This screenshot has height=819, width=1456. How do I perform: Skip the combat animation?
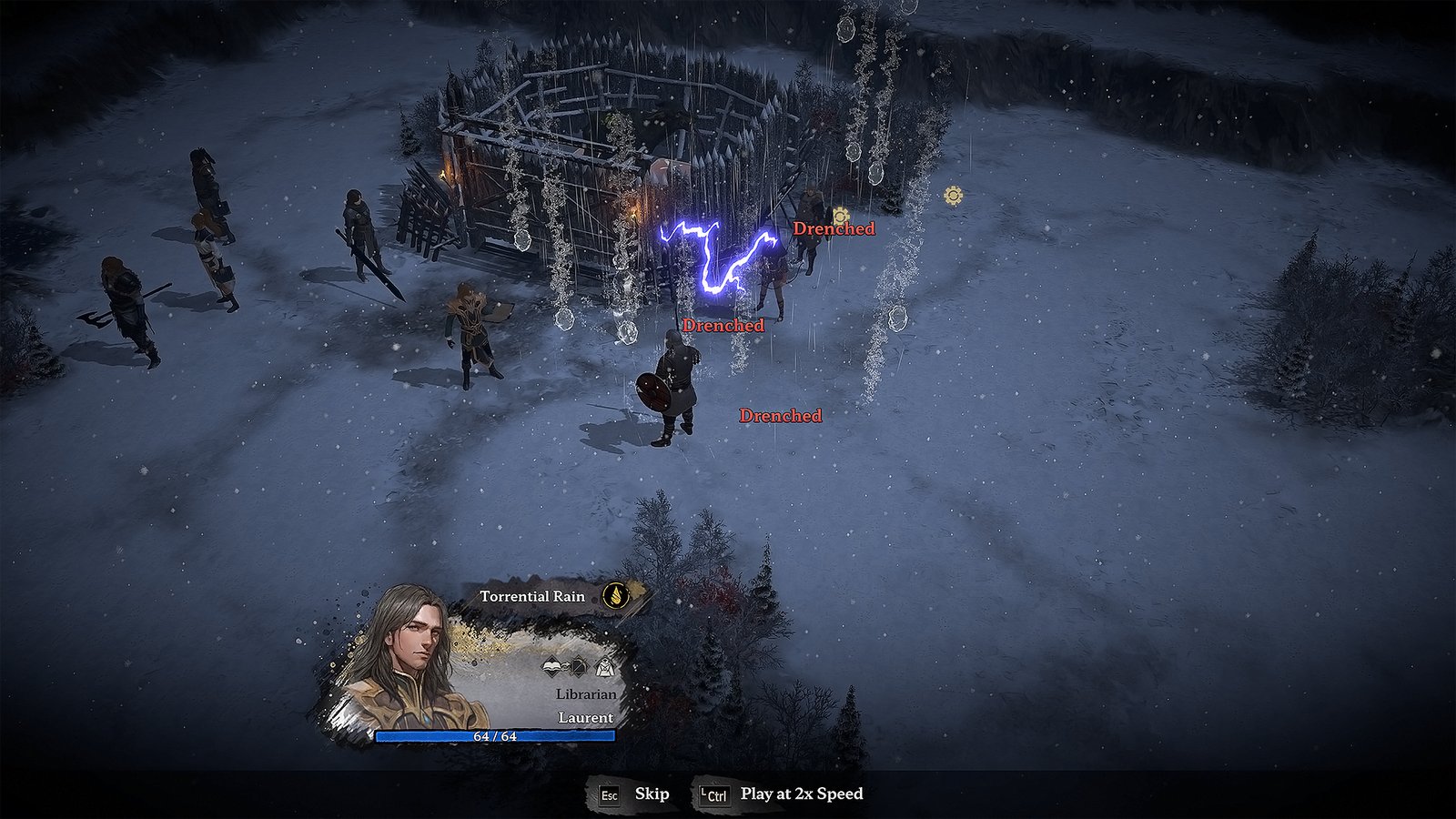[634, 794]
